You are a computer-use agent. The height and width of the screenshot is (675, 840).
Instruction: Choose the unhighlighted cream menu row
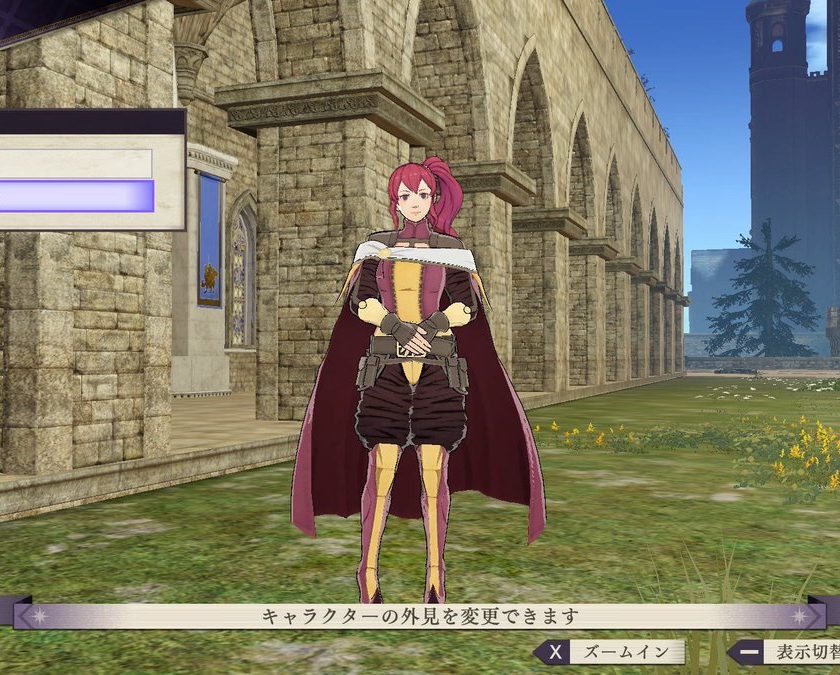(x=76, y=163)
